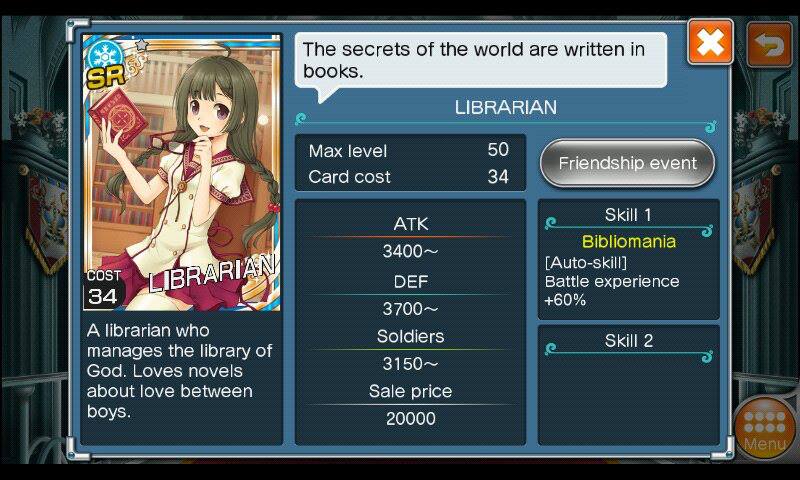View the Librarian card artwork
800x480 pixels.
182,172
